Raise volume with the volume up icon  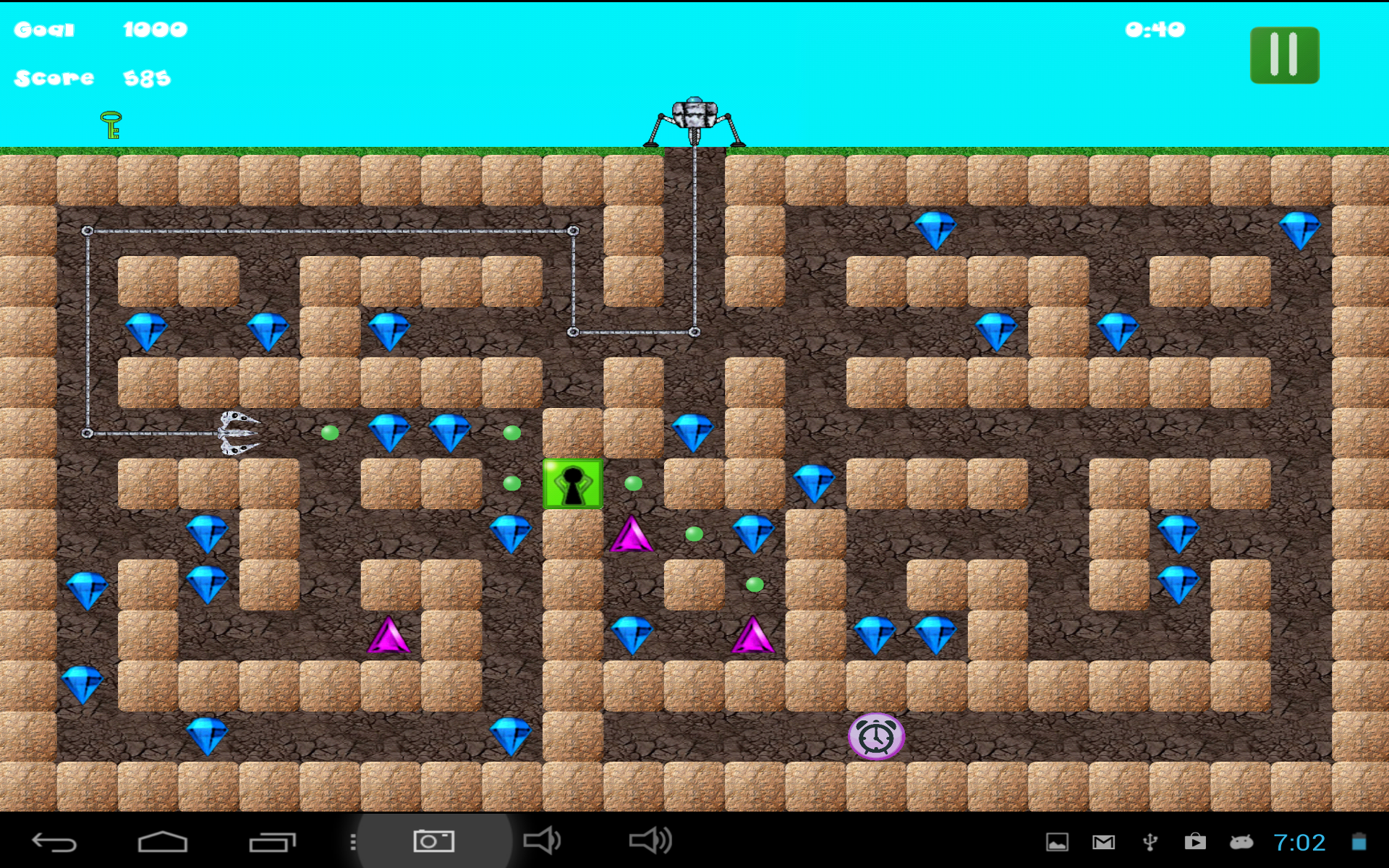coord(650,840)
